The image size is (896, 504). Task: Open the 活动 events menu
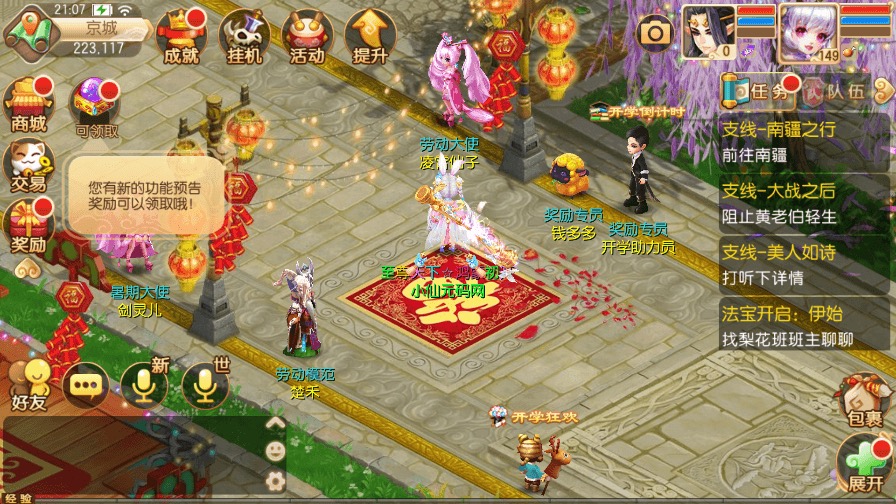click(x=306, y=37)
